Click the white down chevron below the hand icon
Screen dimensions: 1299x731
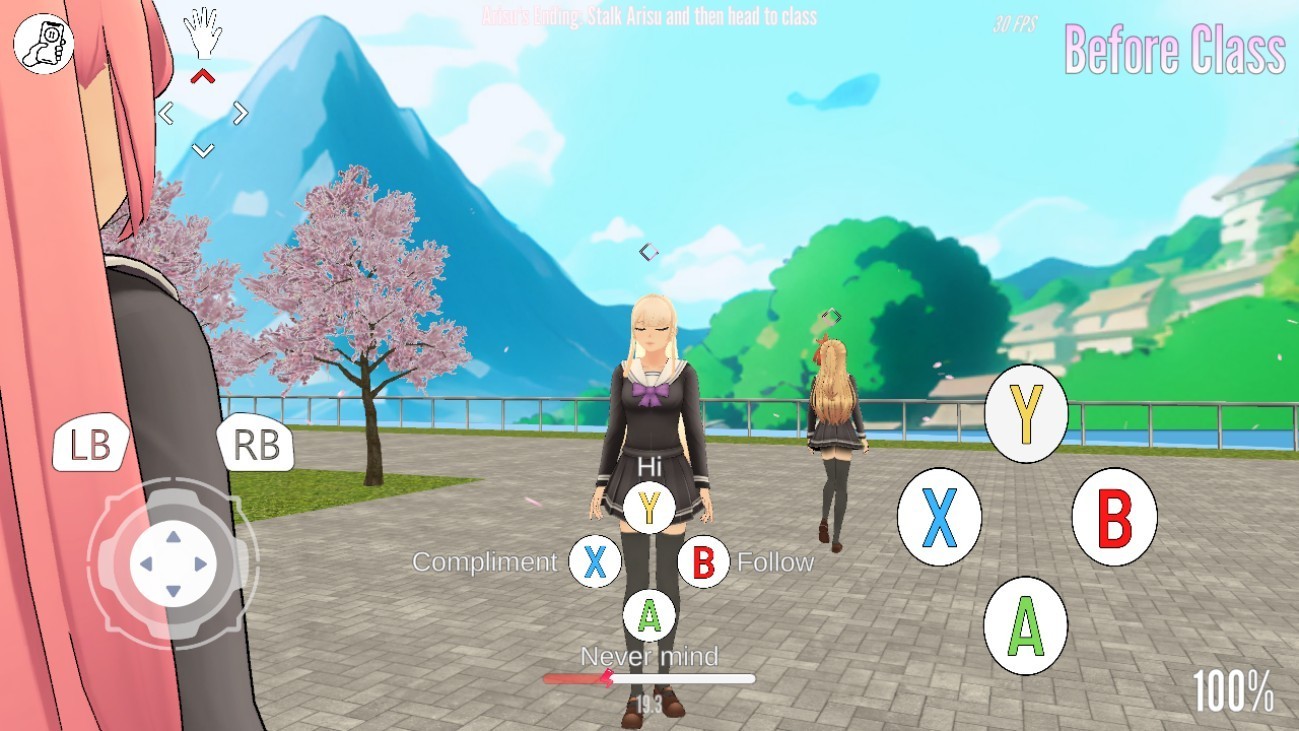point(203,150)
